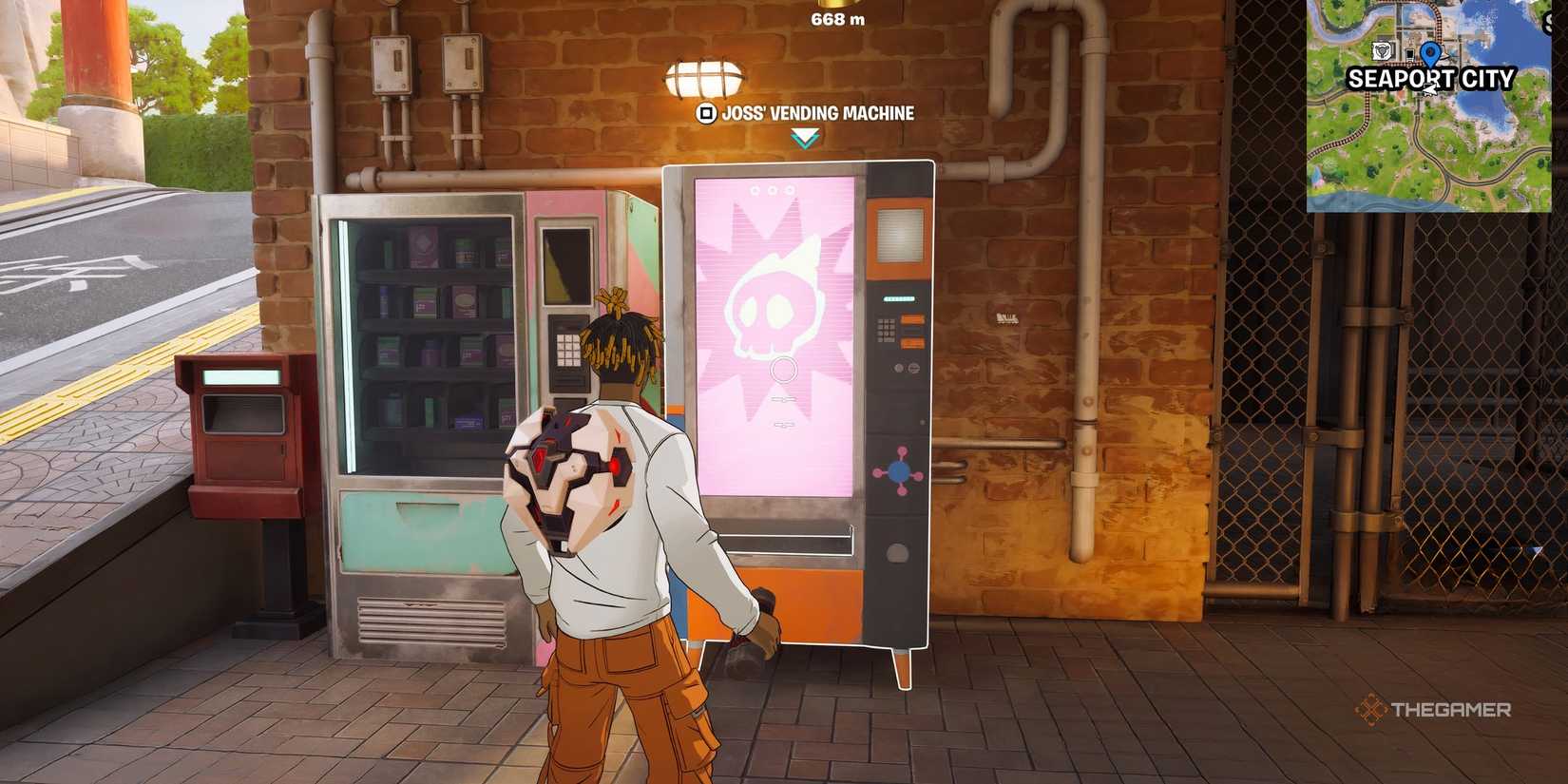Click the square quest icon beside JOSS' VENDING MACHINE
This screenshot has height=784, width=1568.
point(707,113)
